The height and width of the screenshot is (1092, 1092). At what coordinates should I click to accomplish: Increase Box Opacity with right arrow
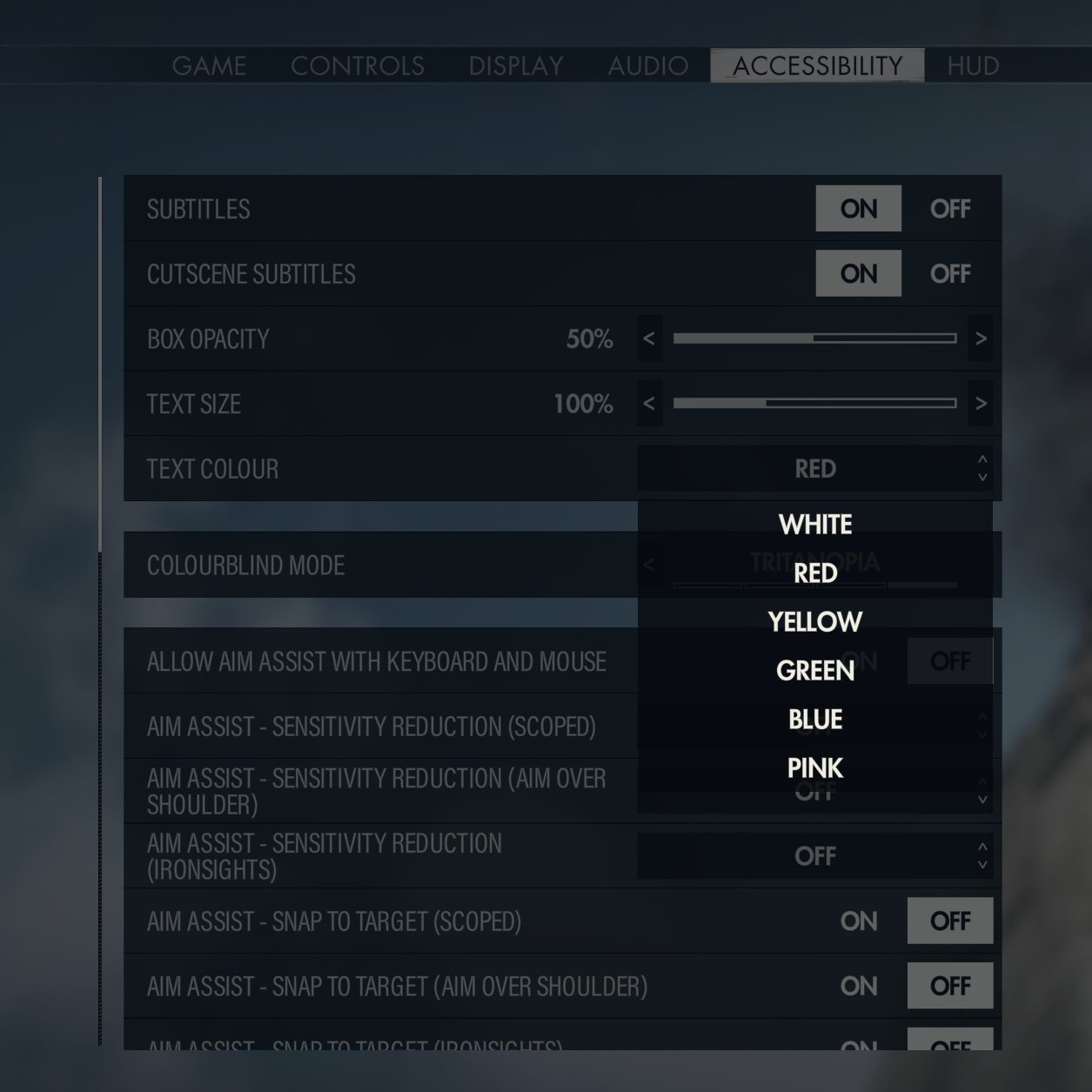(x=981, y=338)
